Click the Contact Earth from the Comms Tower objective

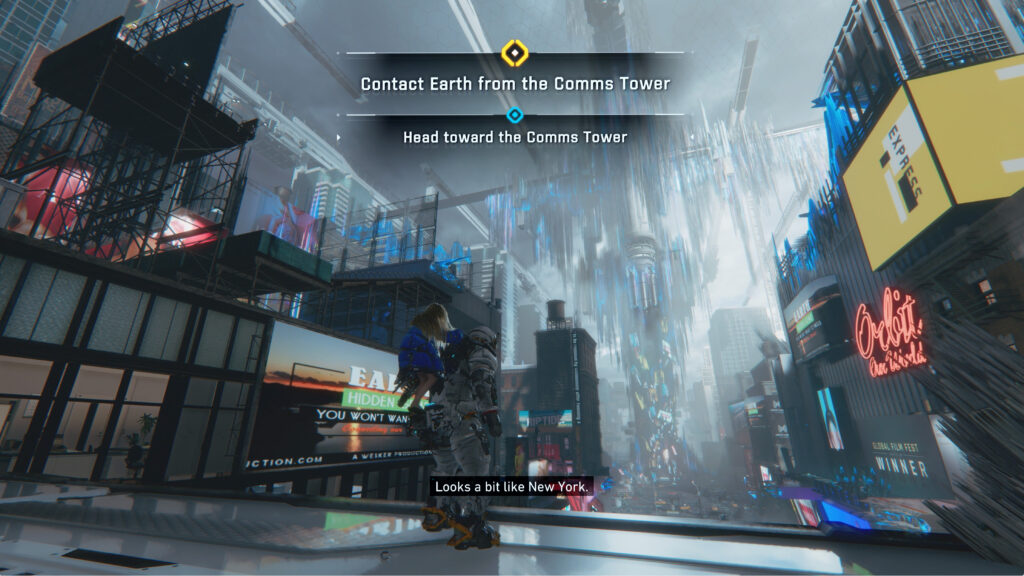(514, 84)
